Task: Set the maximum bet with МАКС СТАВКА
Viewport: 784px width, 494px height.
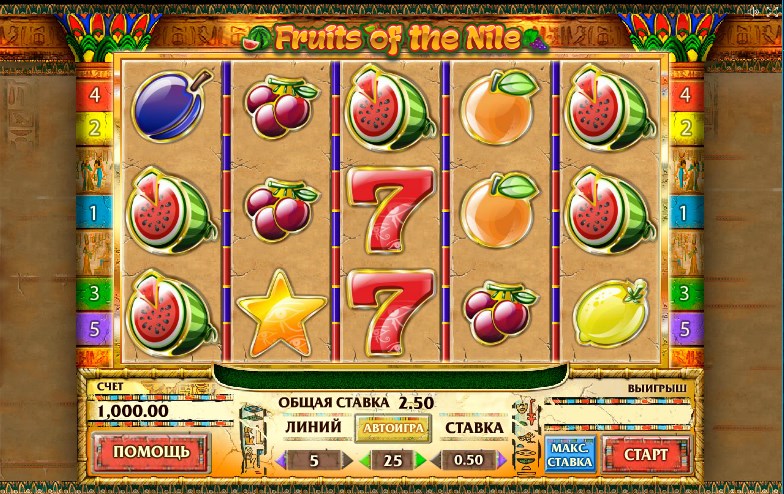Action: point(569,454)
